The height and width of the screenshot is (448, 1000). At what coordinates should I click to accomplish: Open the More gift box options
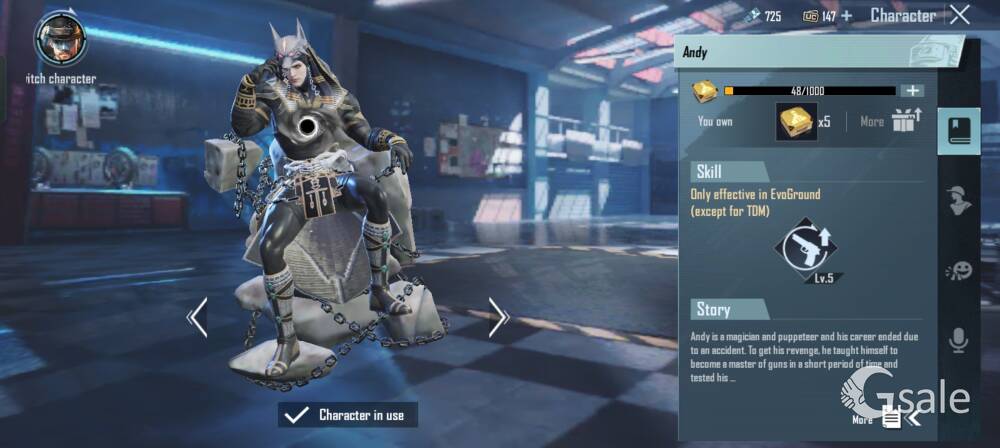(904, 121)
